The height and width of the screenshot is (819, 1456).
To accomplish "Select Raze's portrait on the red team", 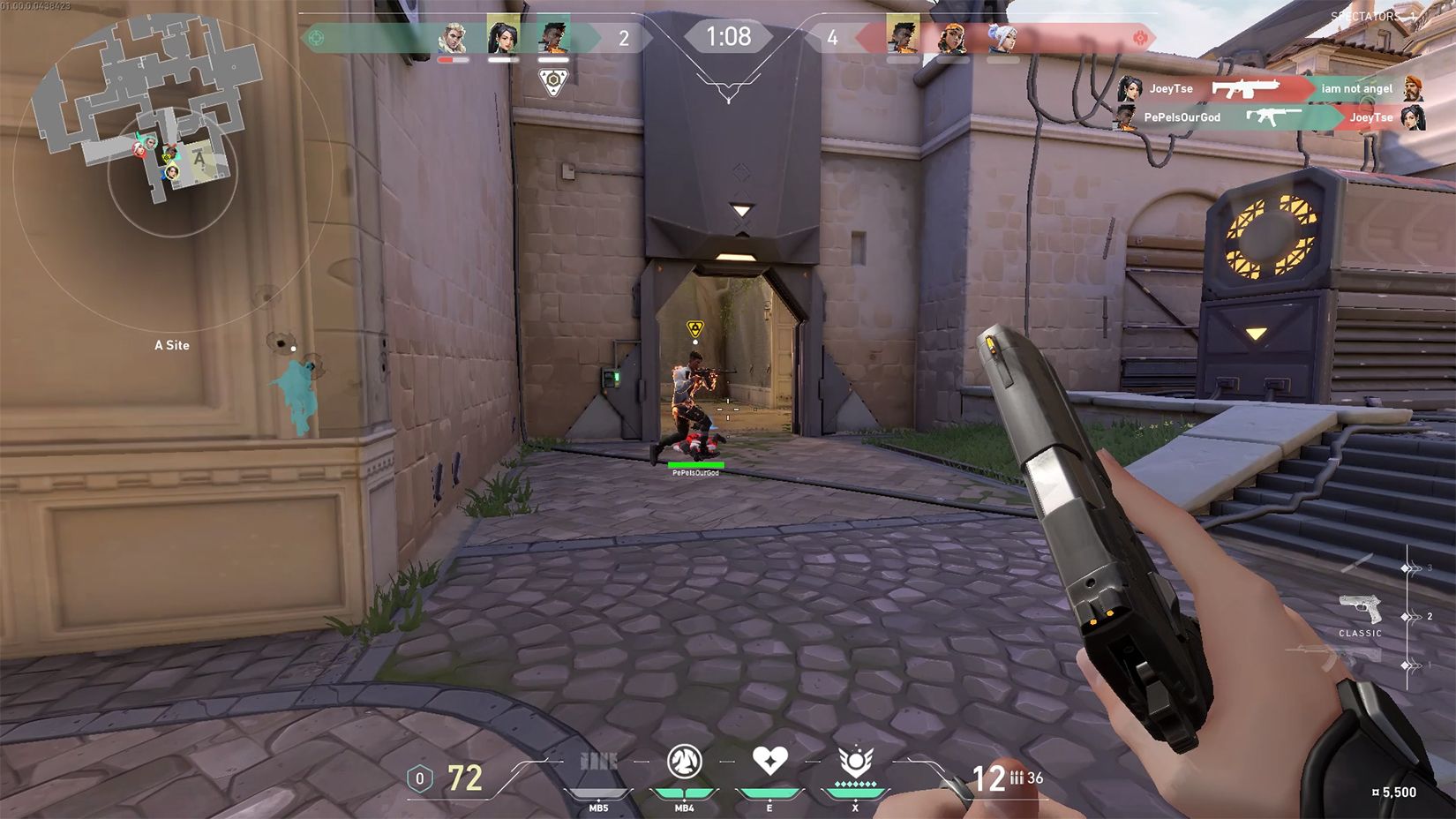I will pos(952,38).
